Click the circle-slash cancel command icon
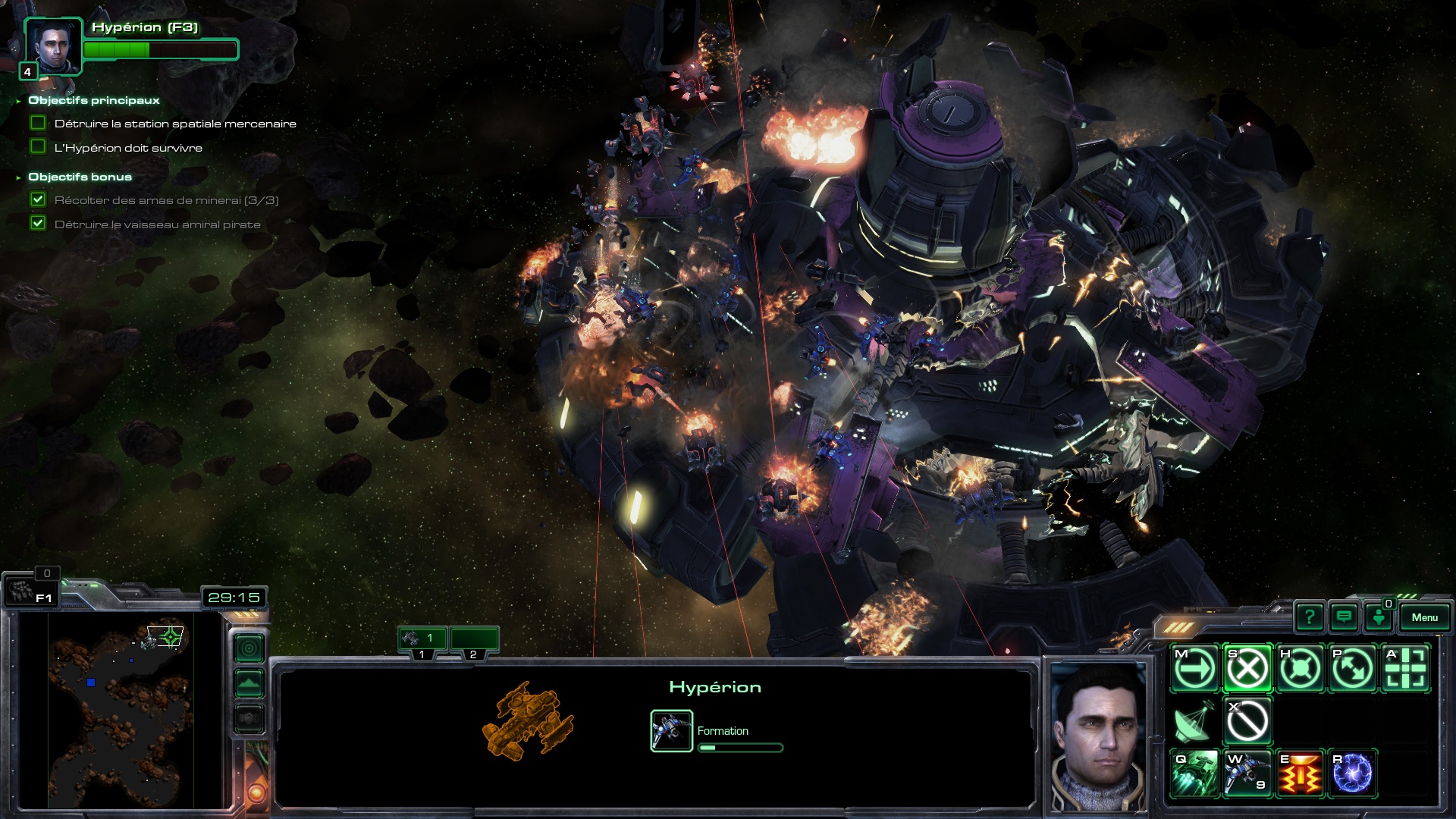This screenshot has height=819, width=1456. 1247,721
